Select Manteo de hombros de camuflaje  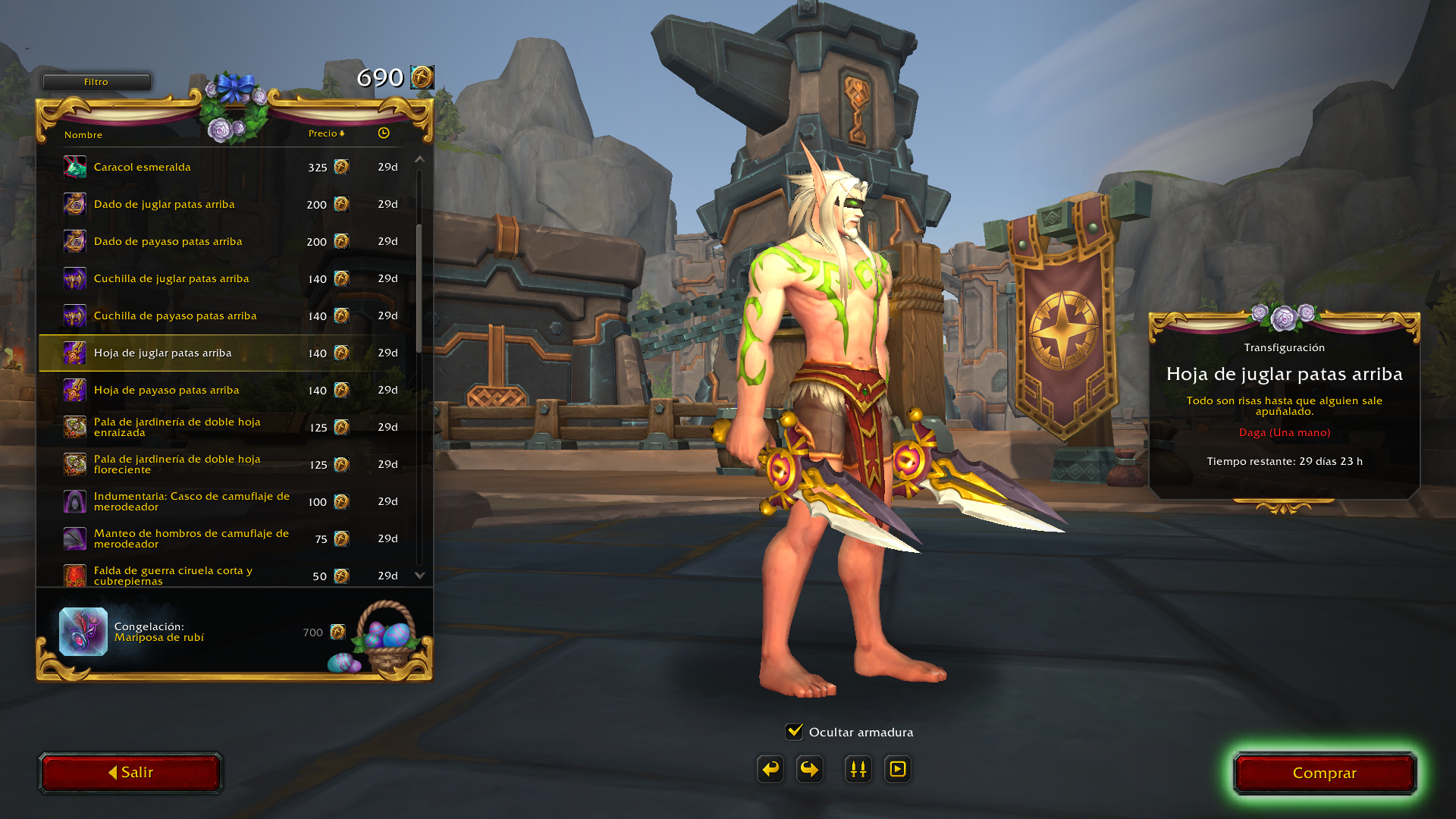coord(191,538)
